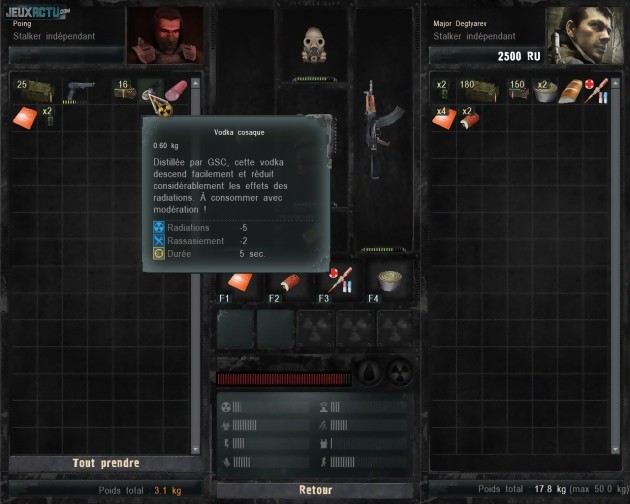Use the F1 quick slot orange item
The image size is (630, 504).
coord(236,282)
